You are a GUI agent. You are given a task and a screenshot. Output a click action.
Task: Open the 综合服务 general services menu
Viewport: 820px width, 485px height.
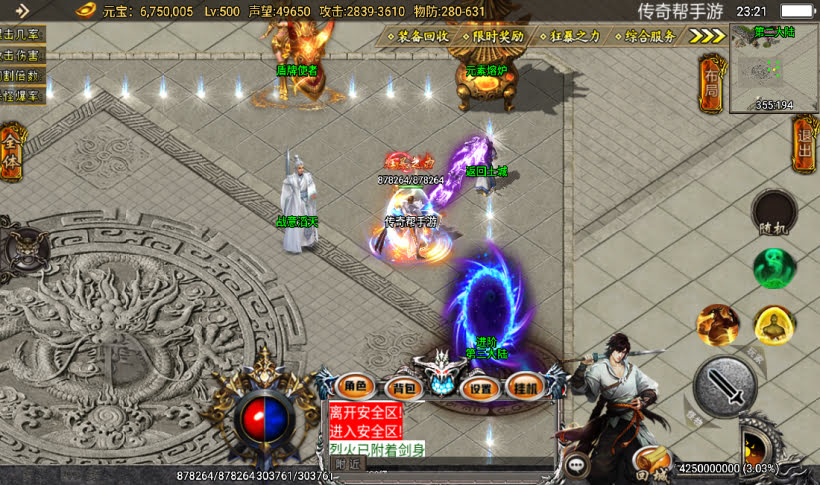644,36
